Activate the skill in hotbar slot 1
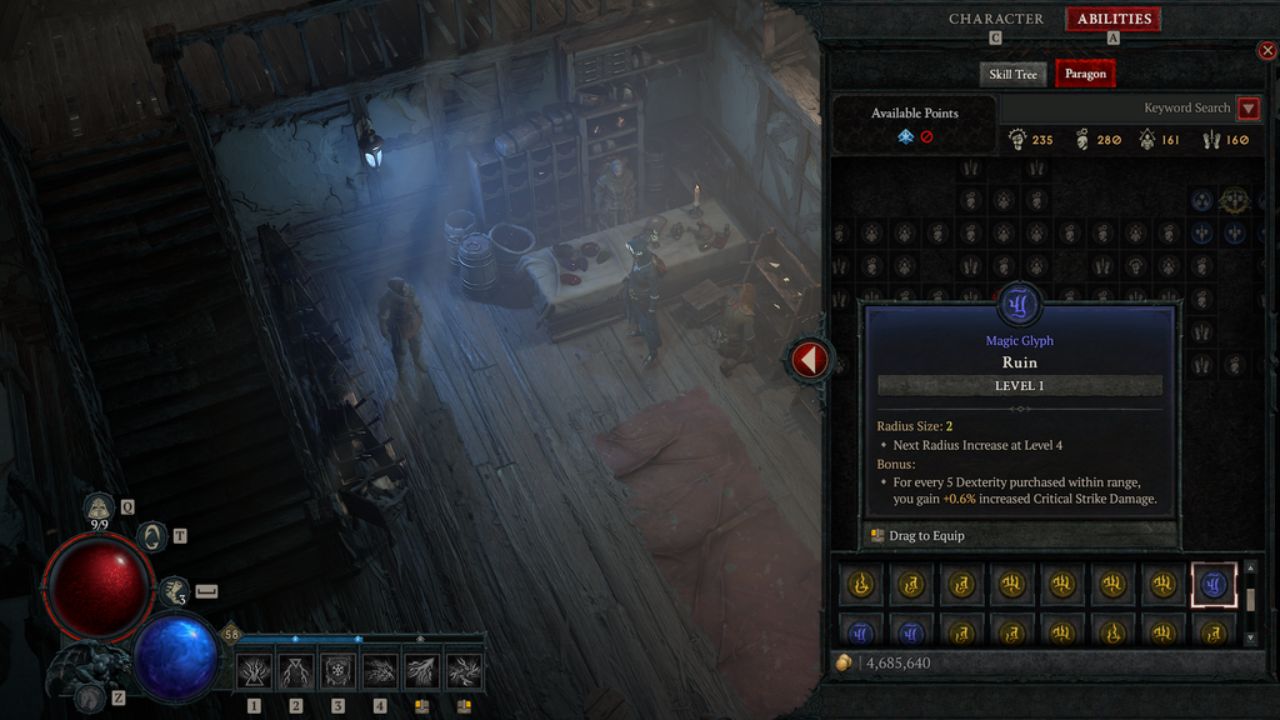Image resolution: width=1280 pixels, height=720 pixels. pyautogui.click(x=254, y=671)
